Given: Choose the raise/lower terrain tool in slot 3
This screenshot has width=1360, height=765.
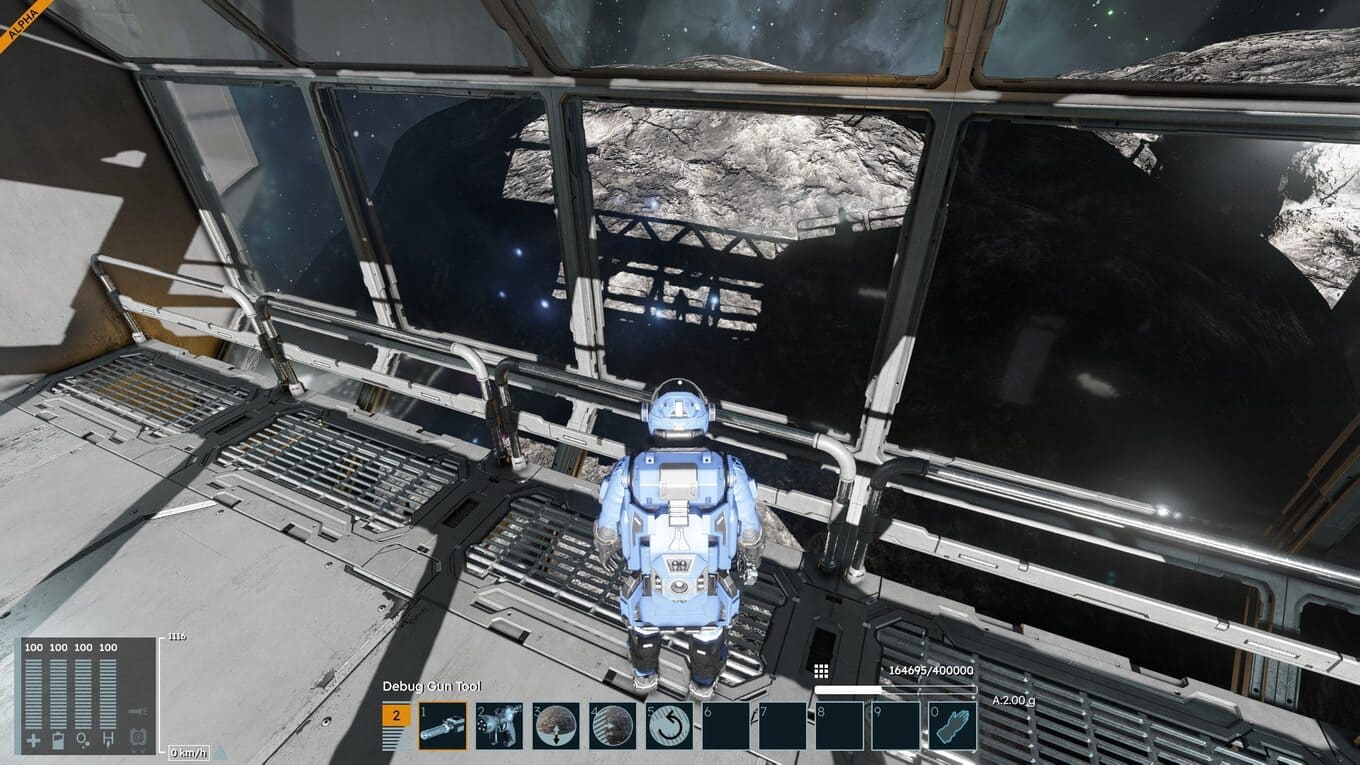Looking at the screenshot, I should coord(555,726).
